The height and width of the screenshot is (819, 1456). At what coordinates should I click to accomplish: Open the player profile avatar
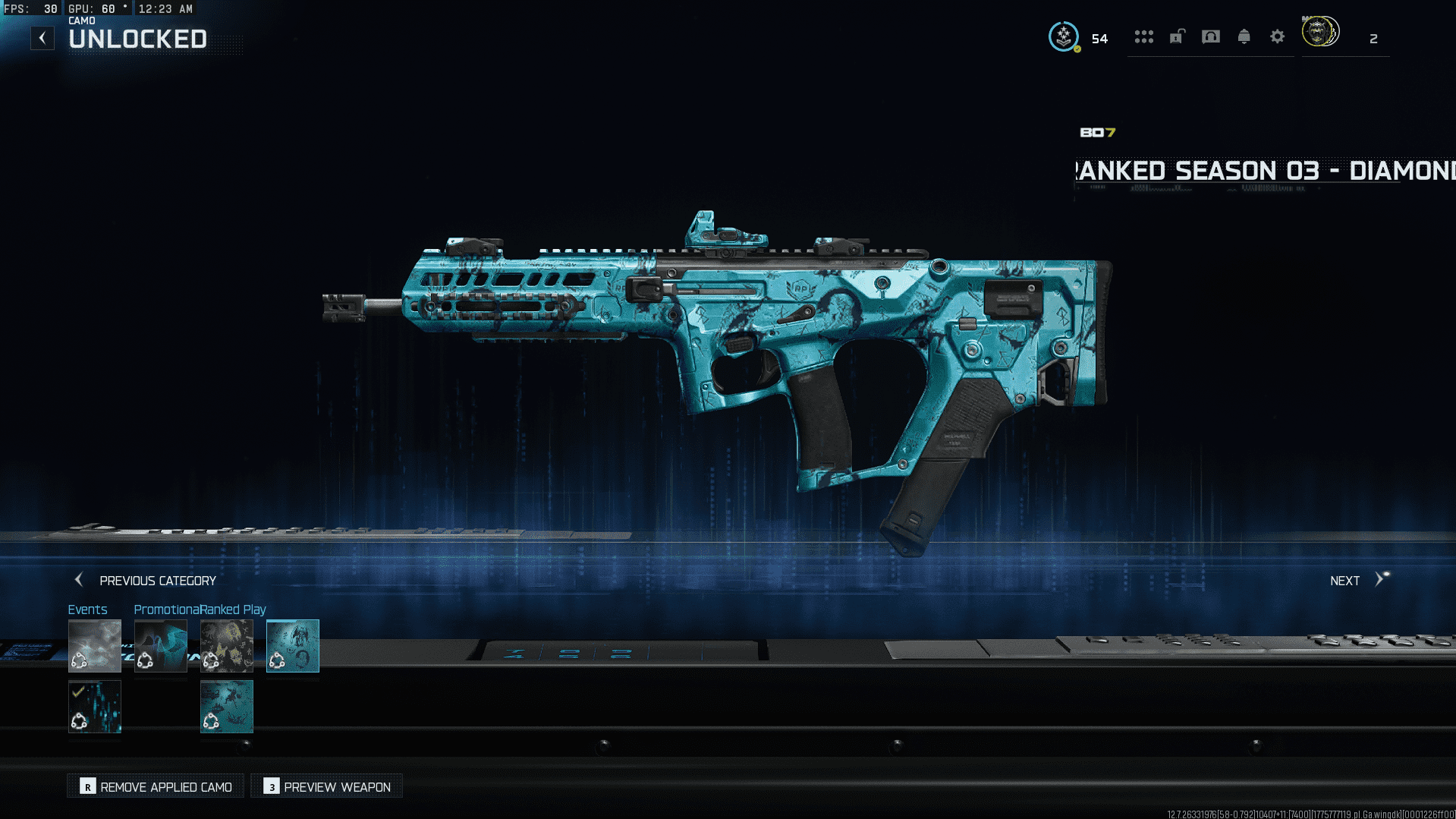tap(1320, 33)
